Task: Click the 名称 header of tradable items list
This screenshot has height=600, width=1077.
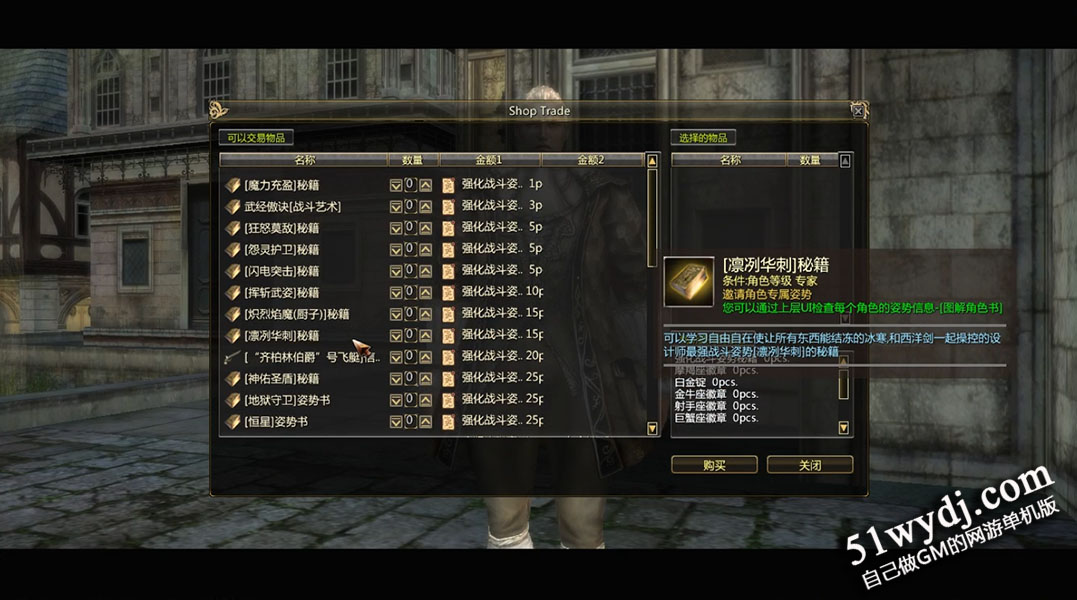Action: (304, 160)
